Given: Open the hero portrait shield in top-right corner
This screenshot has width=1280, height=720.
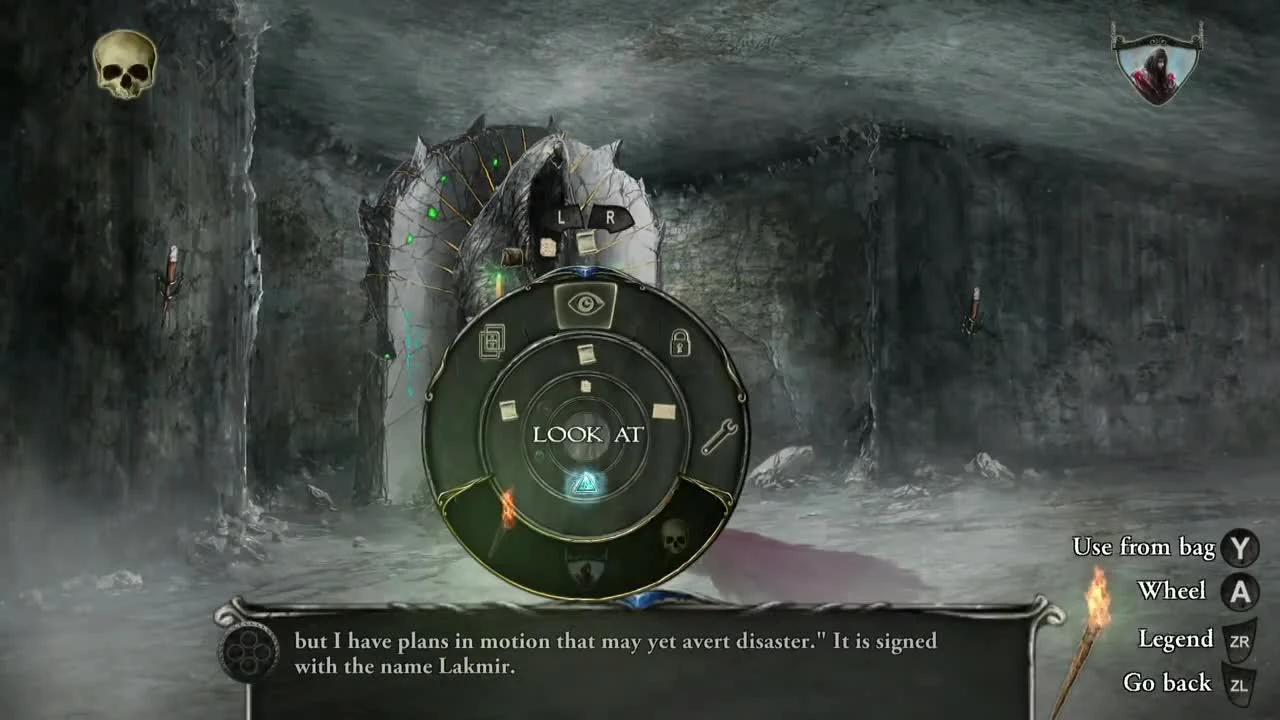Looking at the screenshot, I should click(x=1155, y=65).
